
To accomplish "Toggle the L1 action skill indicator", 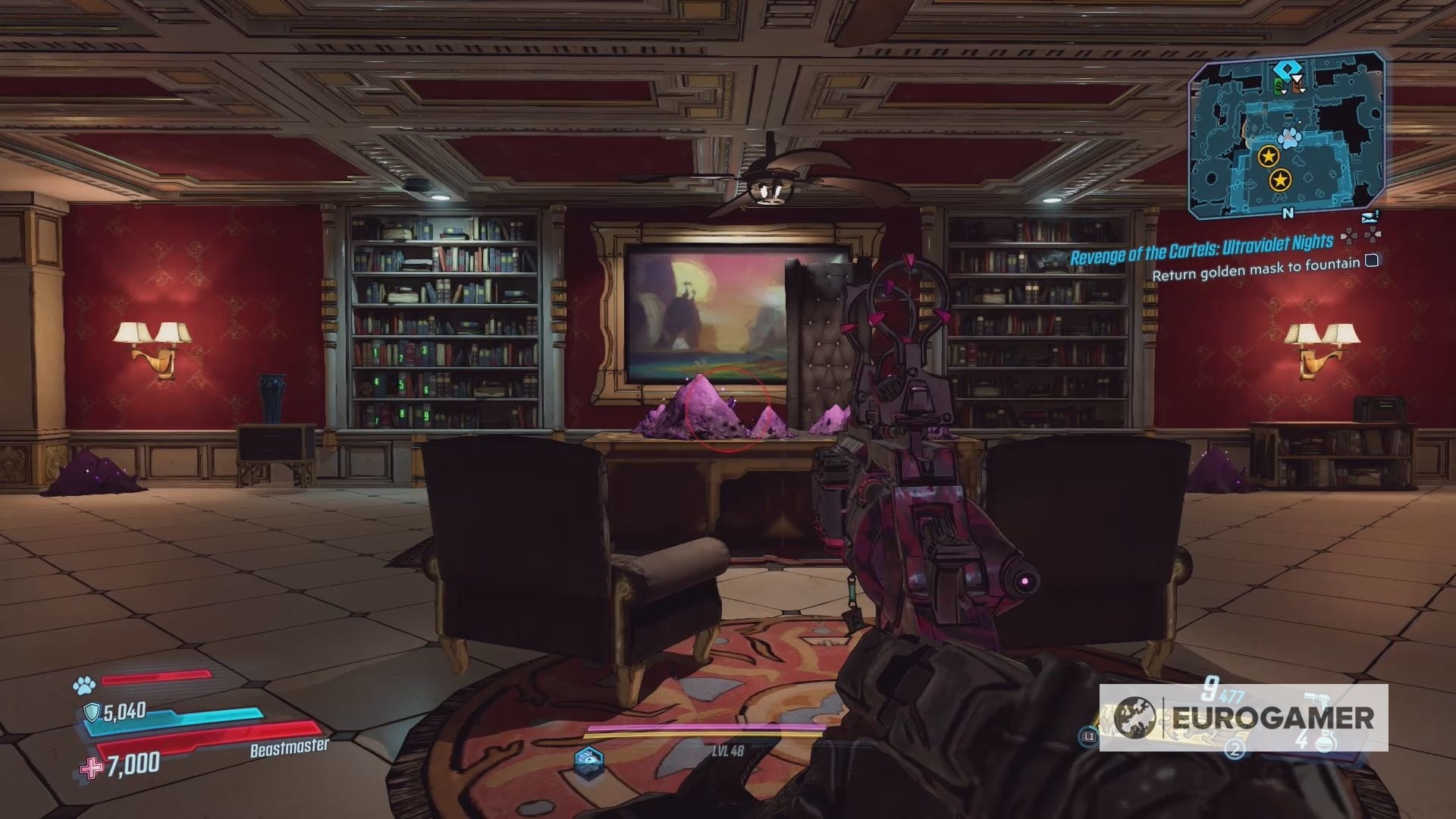I will (1089, 736).
